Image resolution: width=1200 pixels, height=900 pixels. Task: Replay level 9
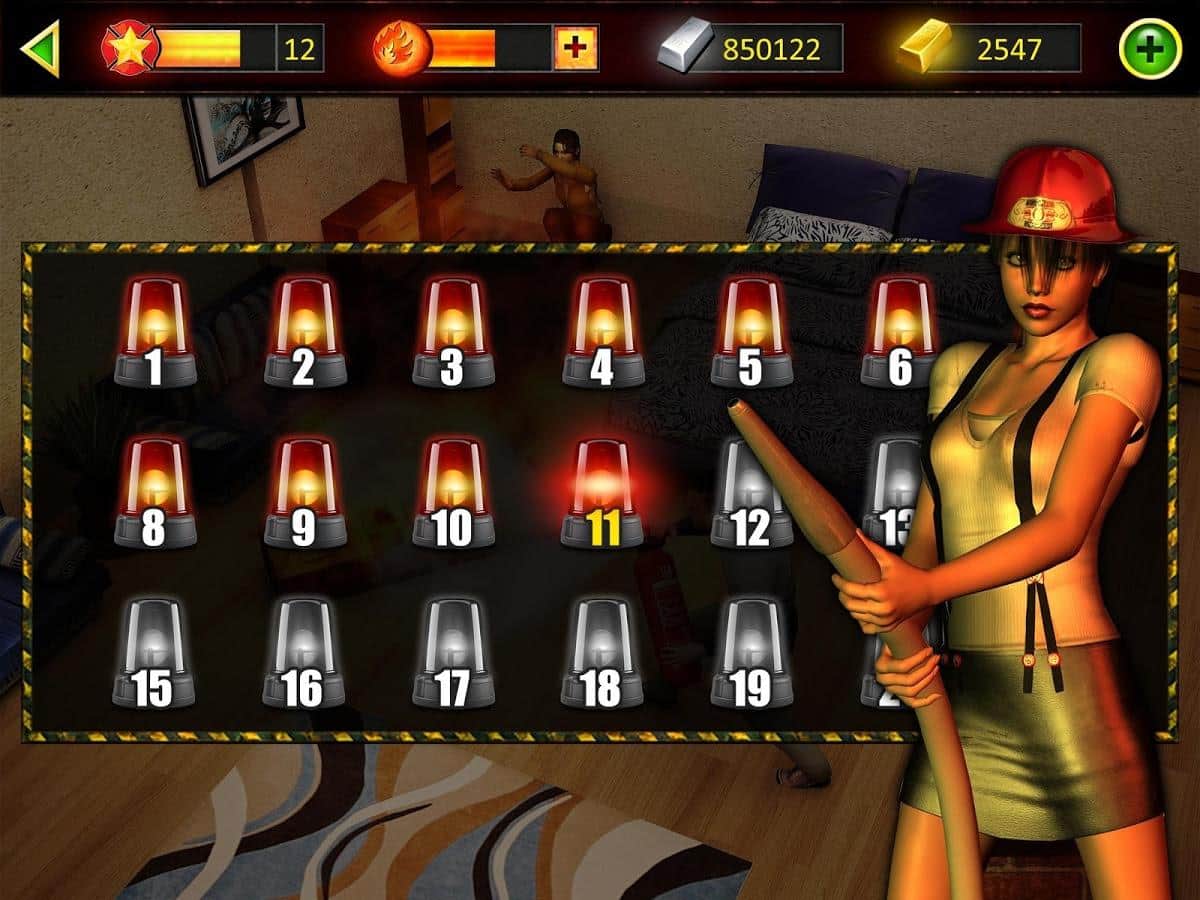pyautogui.click(x=303, y=493)
